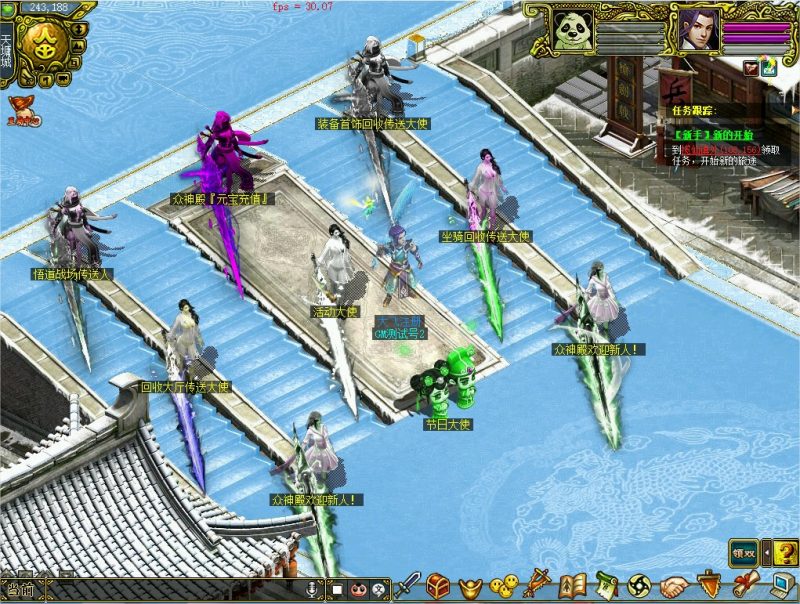The image size is (800, 604).
Task: Select the panda pet portrait
Action: point(573,29)
